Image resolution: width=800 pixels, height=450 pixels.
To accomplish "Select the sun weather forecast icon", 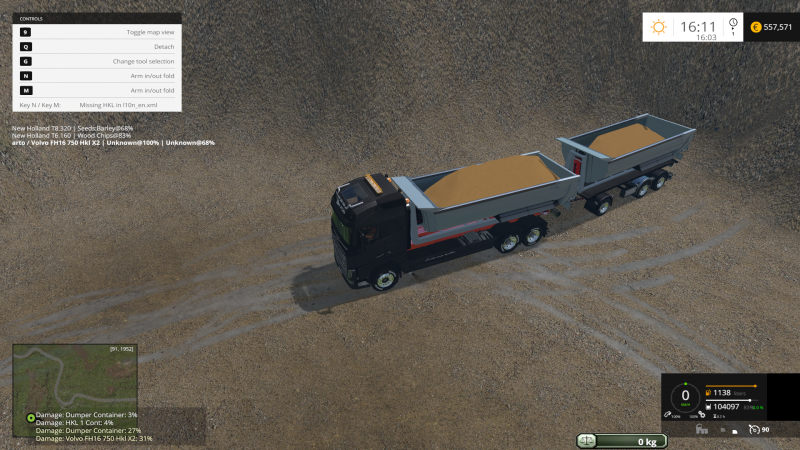I will click(x=658, y=27).
